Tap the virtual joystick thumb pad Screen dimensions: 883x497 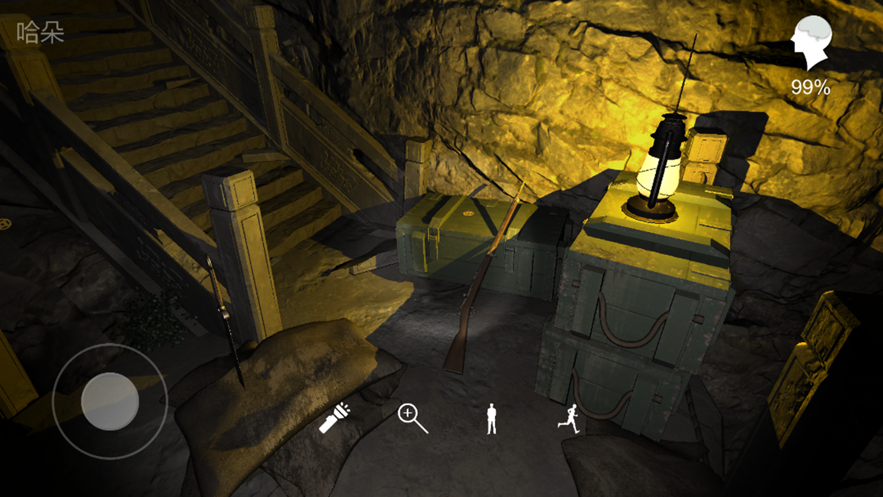point(109,402)
